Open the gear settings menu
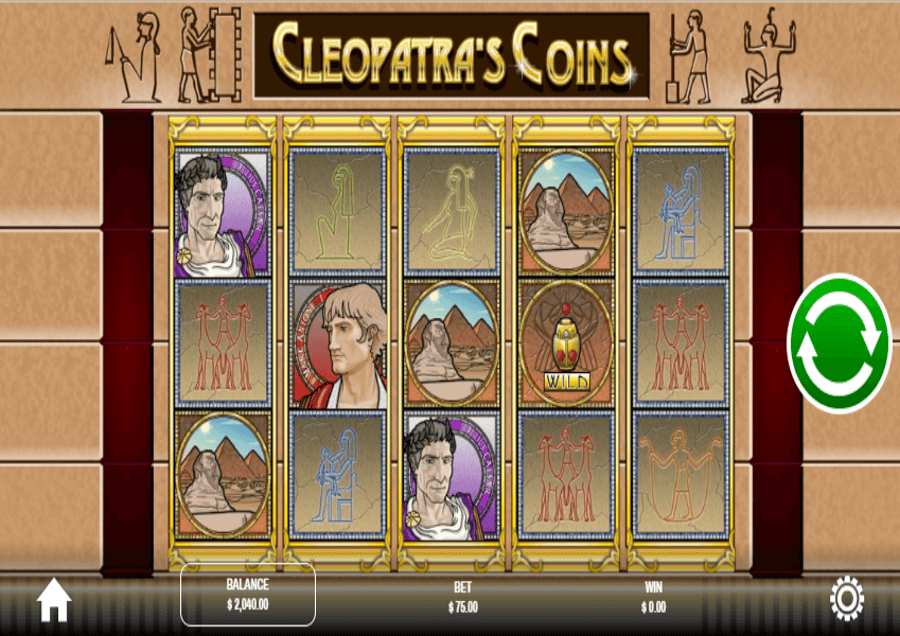 846,599
